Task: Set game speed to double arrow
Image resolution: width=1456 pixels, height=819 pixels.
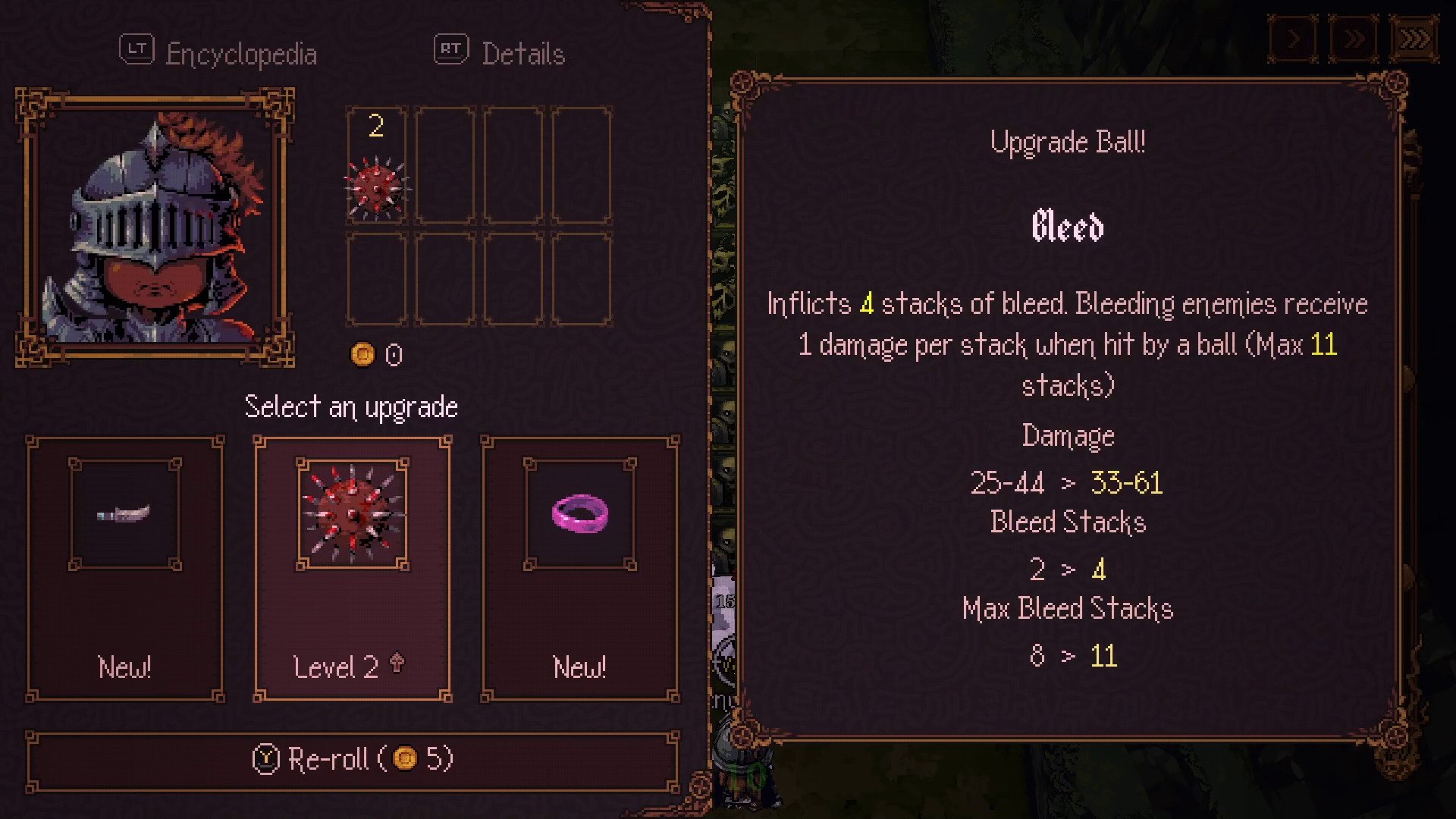Action: 1354,39
